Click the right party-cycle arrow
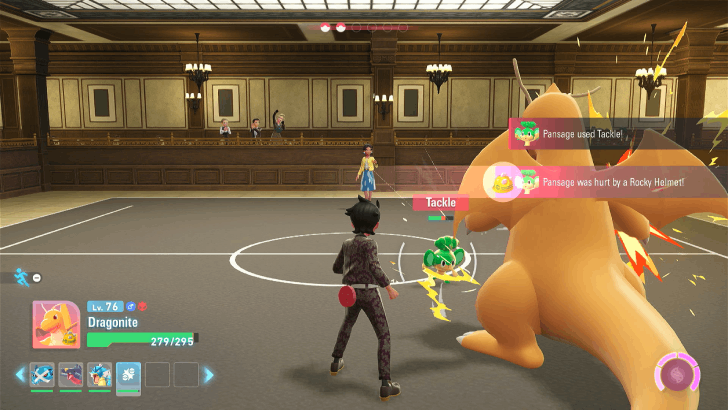 coord(209,375)
